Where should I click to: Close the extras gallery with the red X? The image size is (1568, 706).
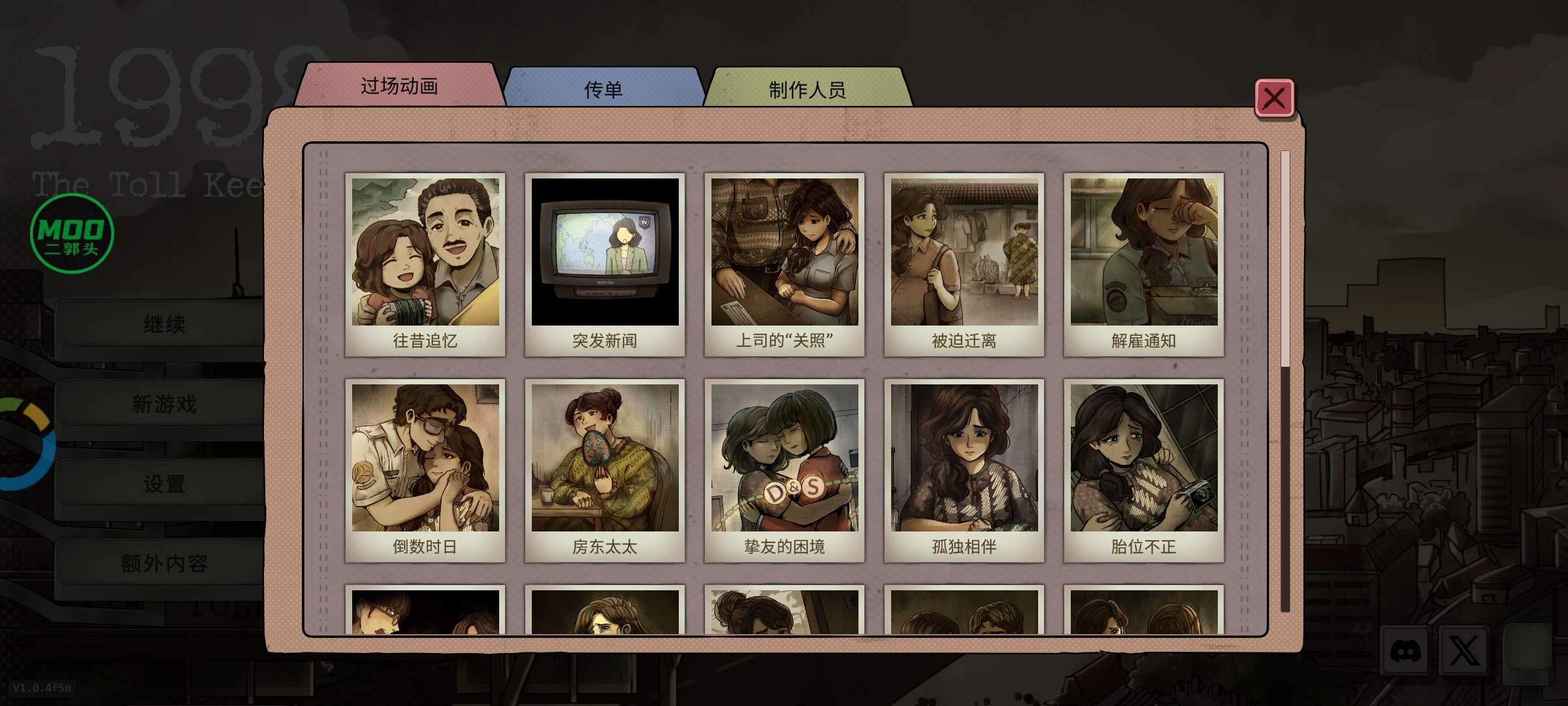pyautogui.click(x=1273, y=99)
